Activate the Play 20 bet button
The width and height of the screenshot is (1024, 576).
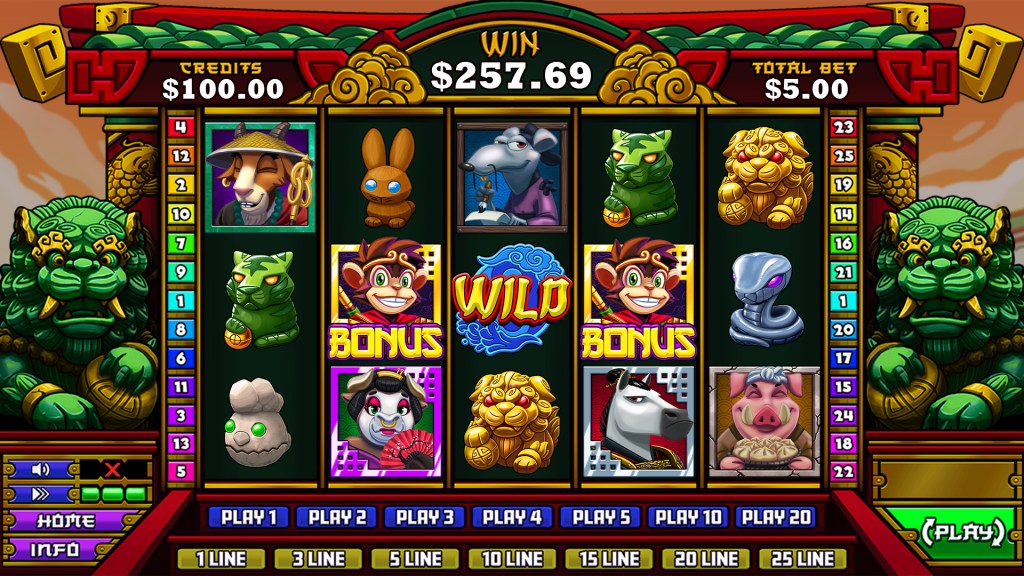pos(776,517)
